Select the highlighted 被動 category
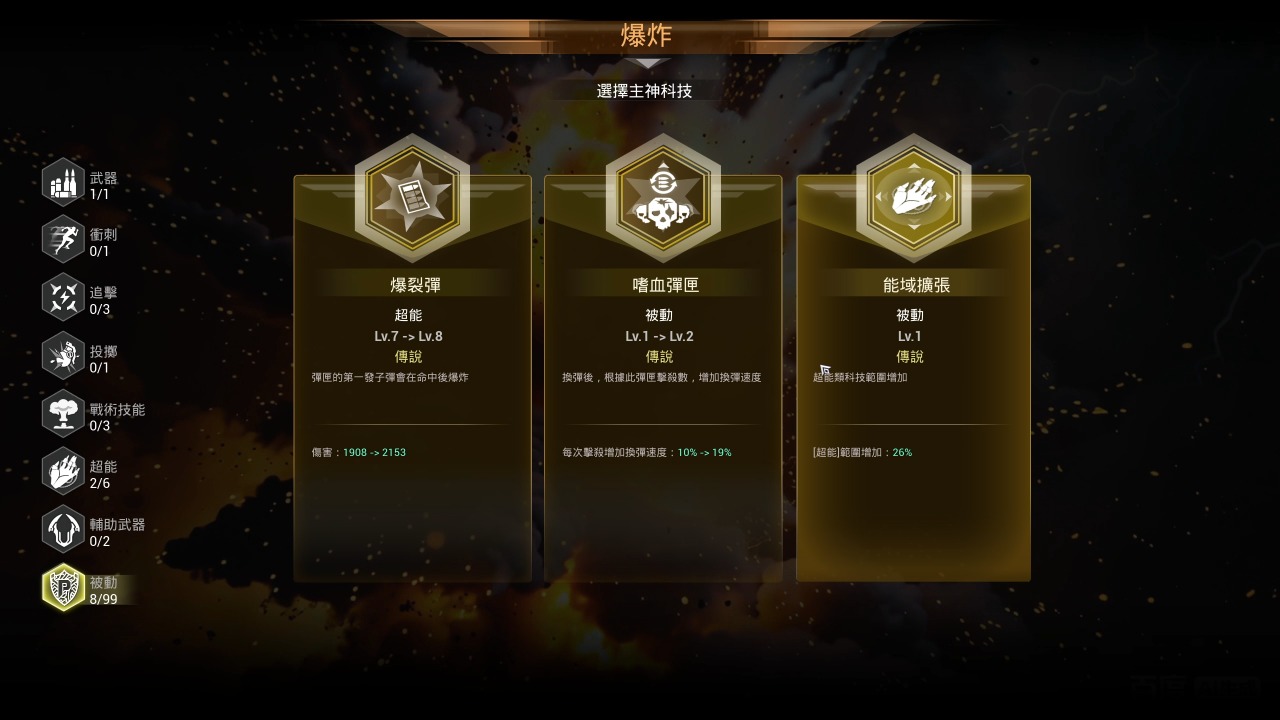This screenshot has width=1280, height=720. [63, 589]
